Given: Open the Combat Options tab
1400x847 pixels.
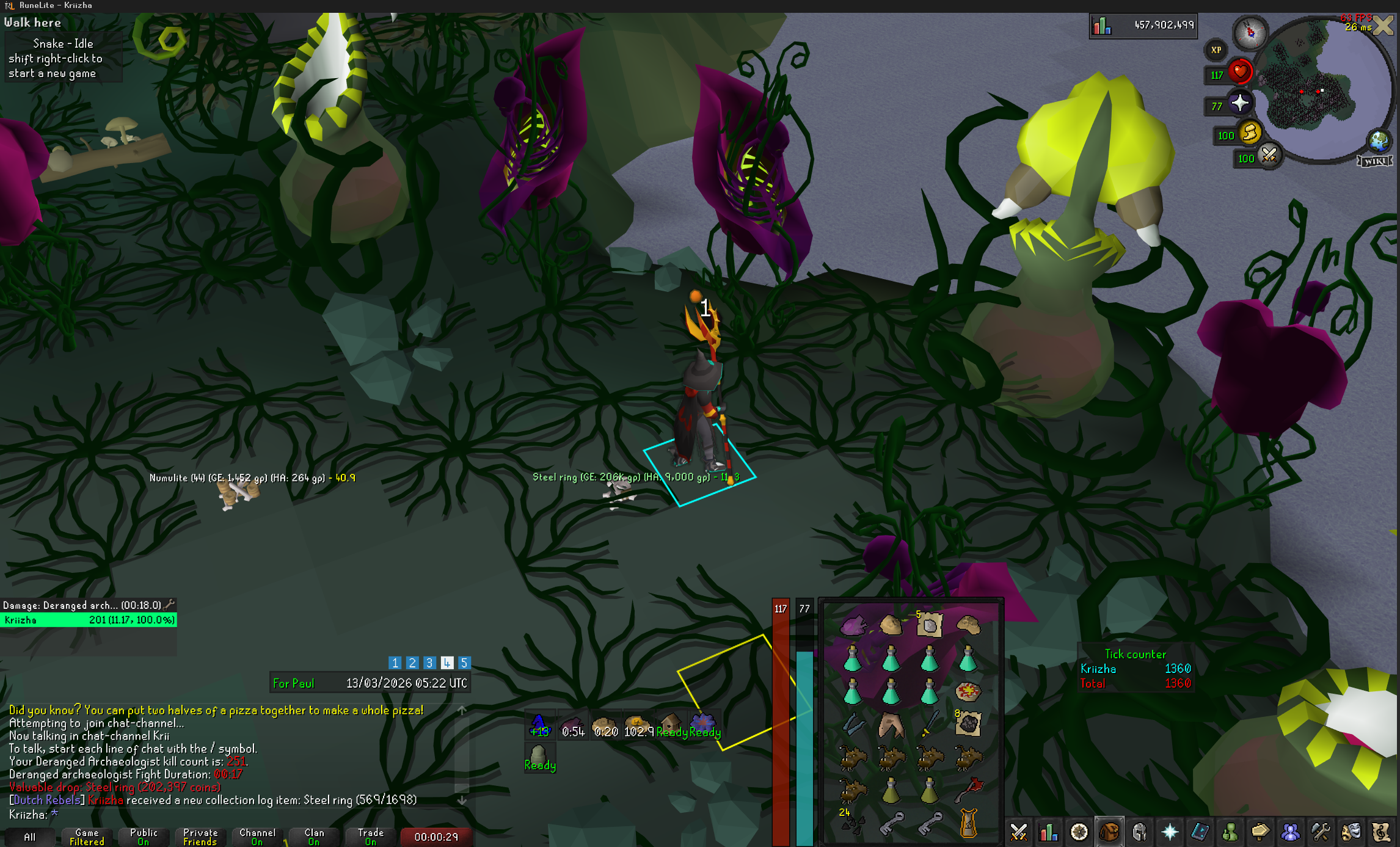Looking at the screenshot, I should pyautogui.click(x=1018, y=832).
